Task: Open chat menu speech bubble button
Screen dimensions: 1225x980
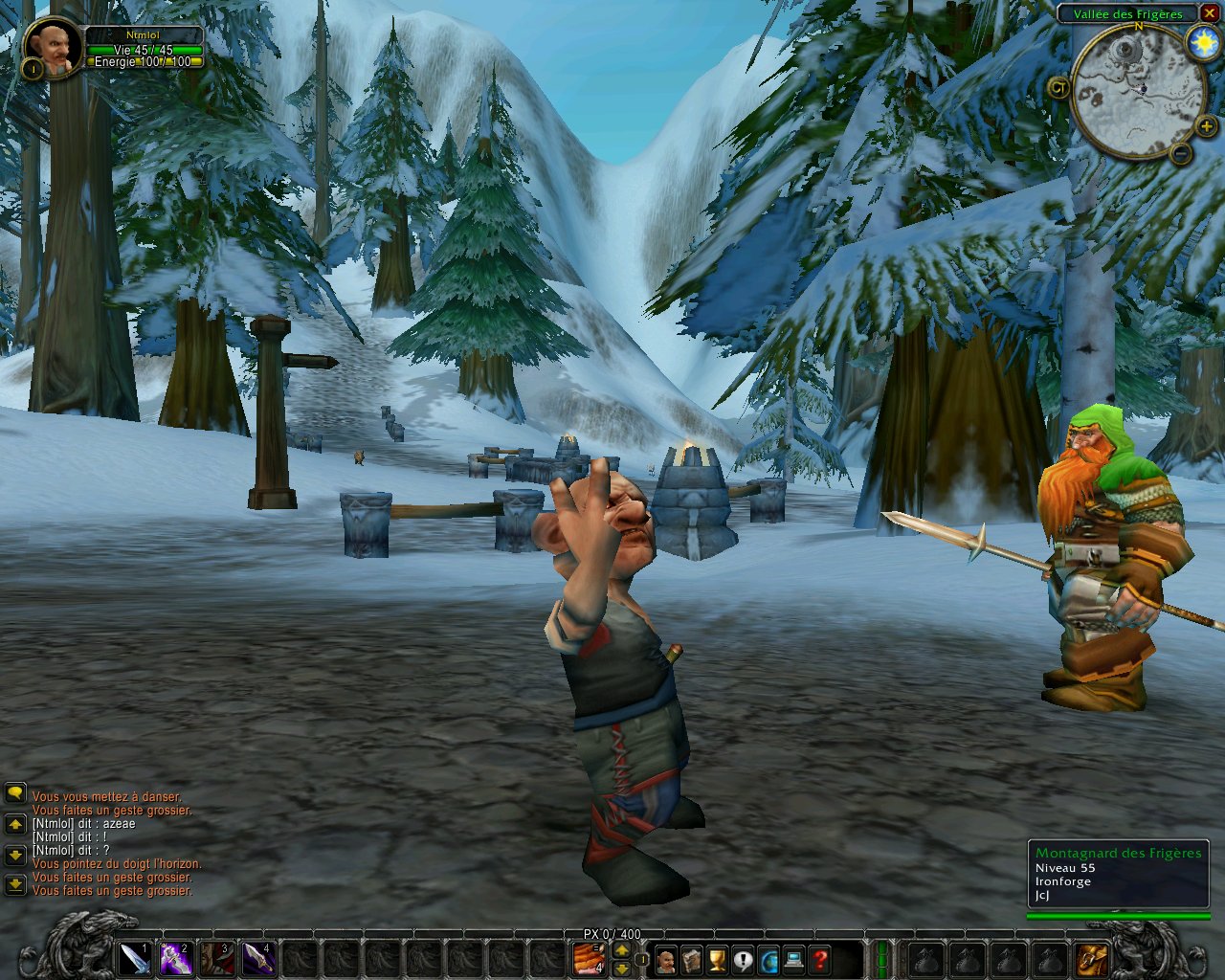Action: pos(15,793)
